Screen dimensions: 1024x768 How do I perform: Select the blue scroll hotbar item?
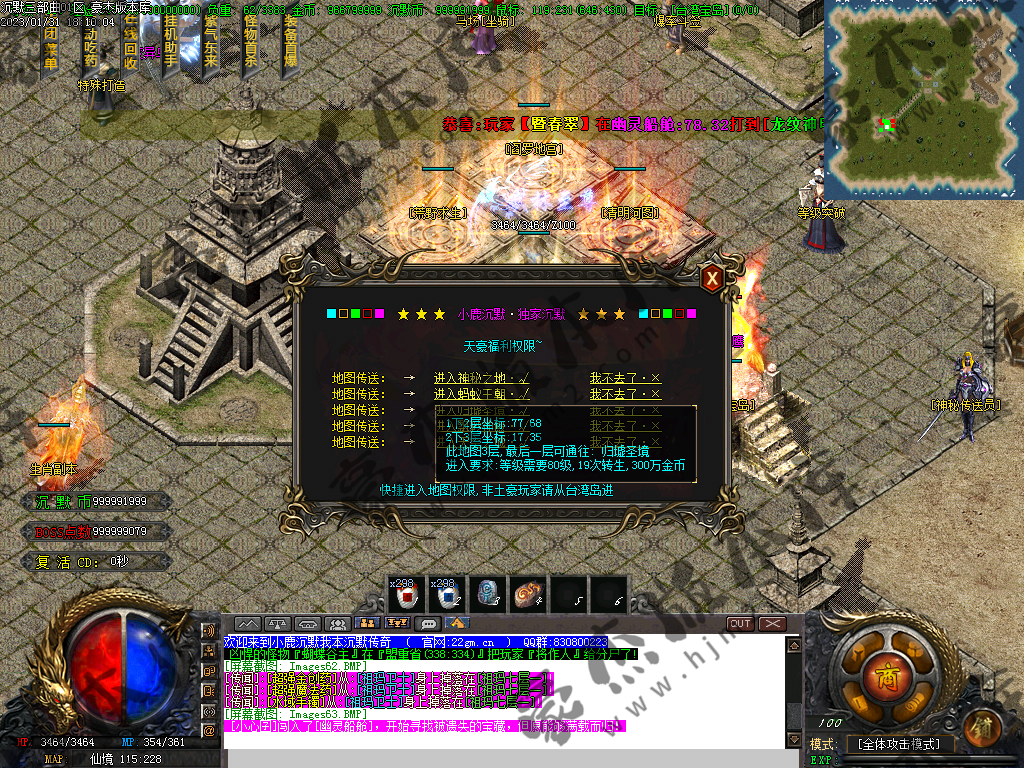pyautogui.click(x=488, y=595)
